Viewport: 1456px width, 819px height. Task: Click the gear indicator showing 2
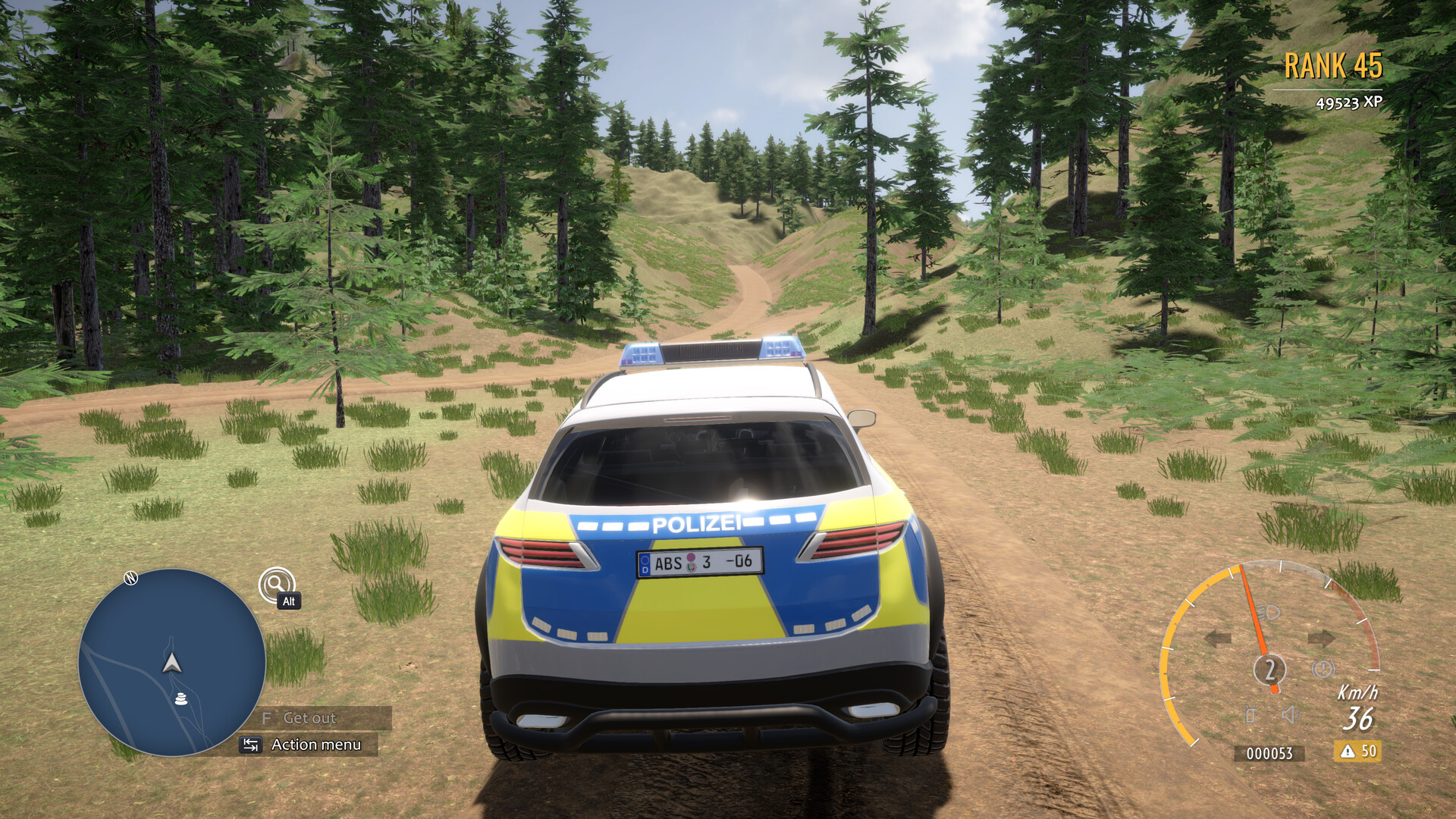click(1270, 669)
